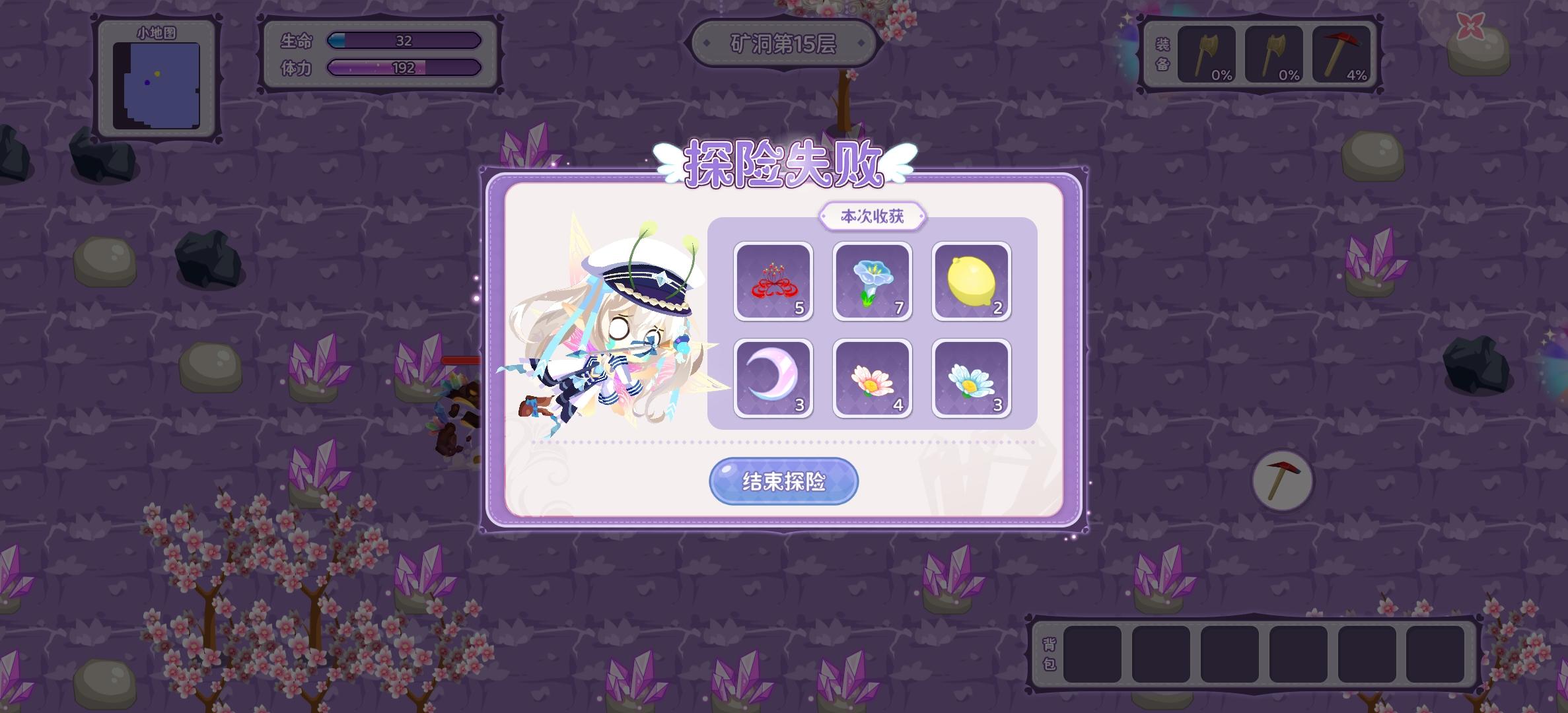Tap the 矿洞第15层 floor banner
The width and height of the screenshot is (1568, 713).
click(783, 42)
